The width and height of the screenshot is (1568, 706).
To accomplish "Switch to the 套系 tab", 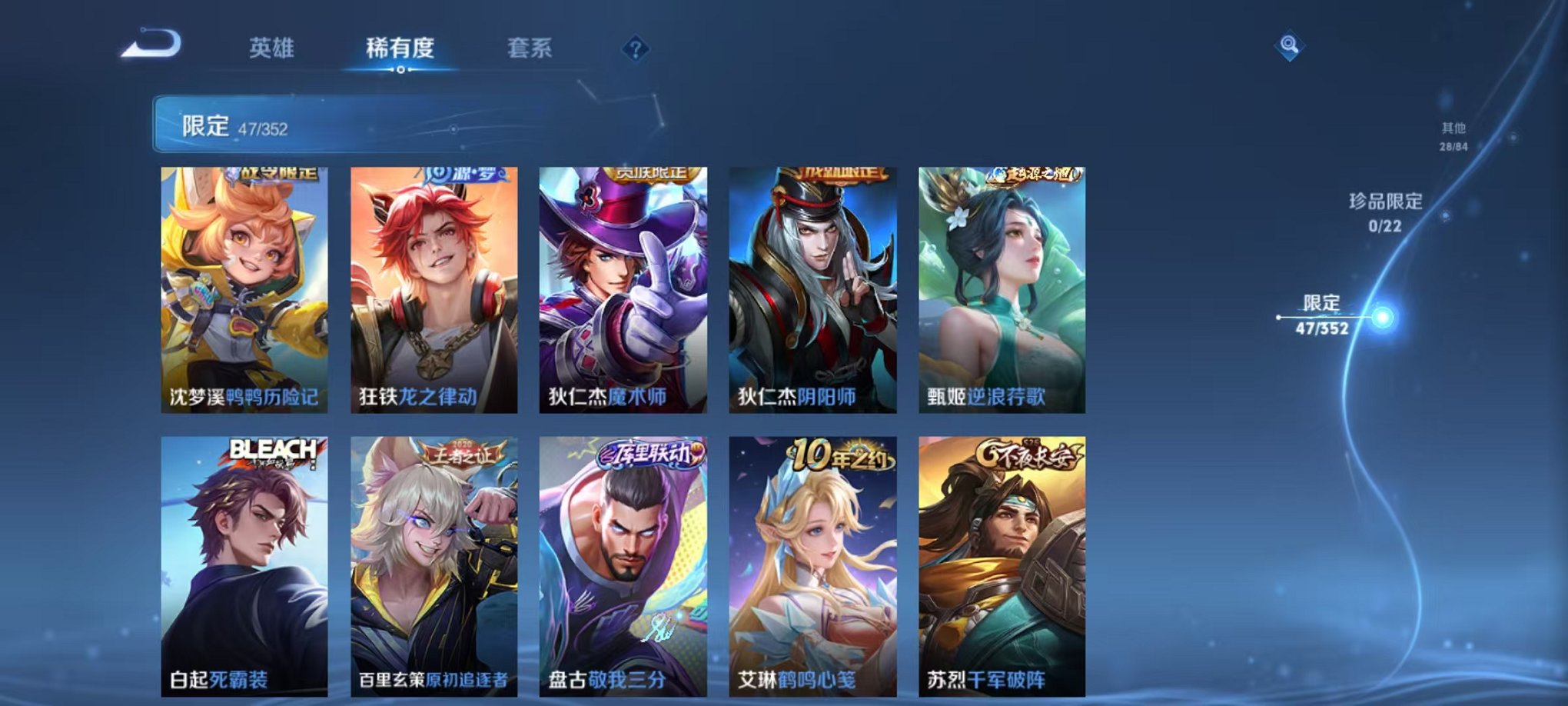I will click(x=532, y=47).
